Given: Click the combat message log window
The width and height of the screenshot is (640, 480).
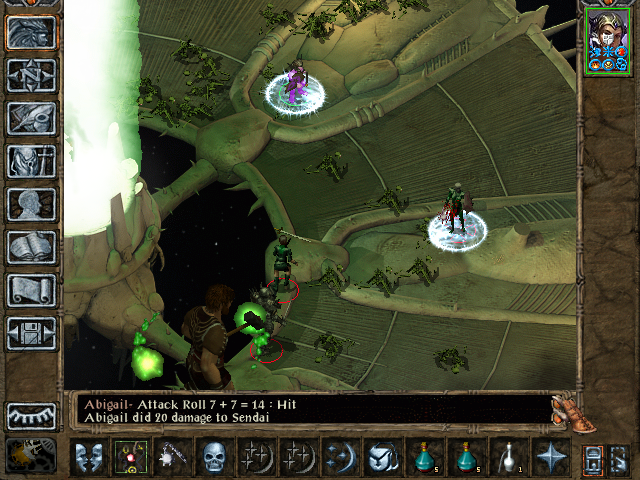Looking at the screenshot, I should click(310, 410).
